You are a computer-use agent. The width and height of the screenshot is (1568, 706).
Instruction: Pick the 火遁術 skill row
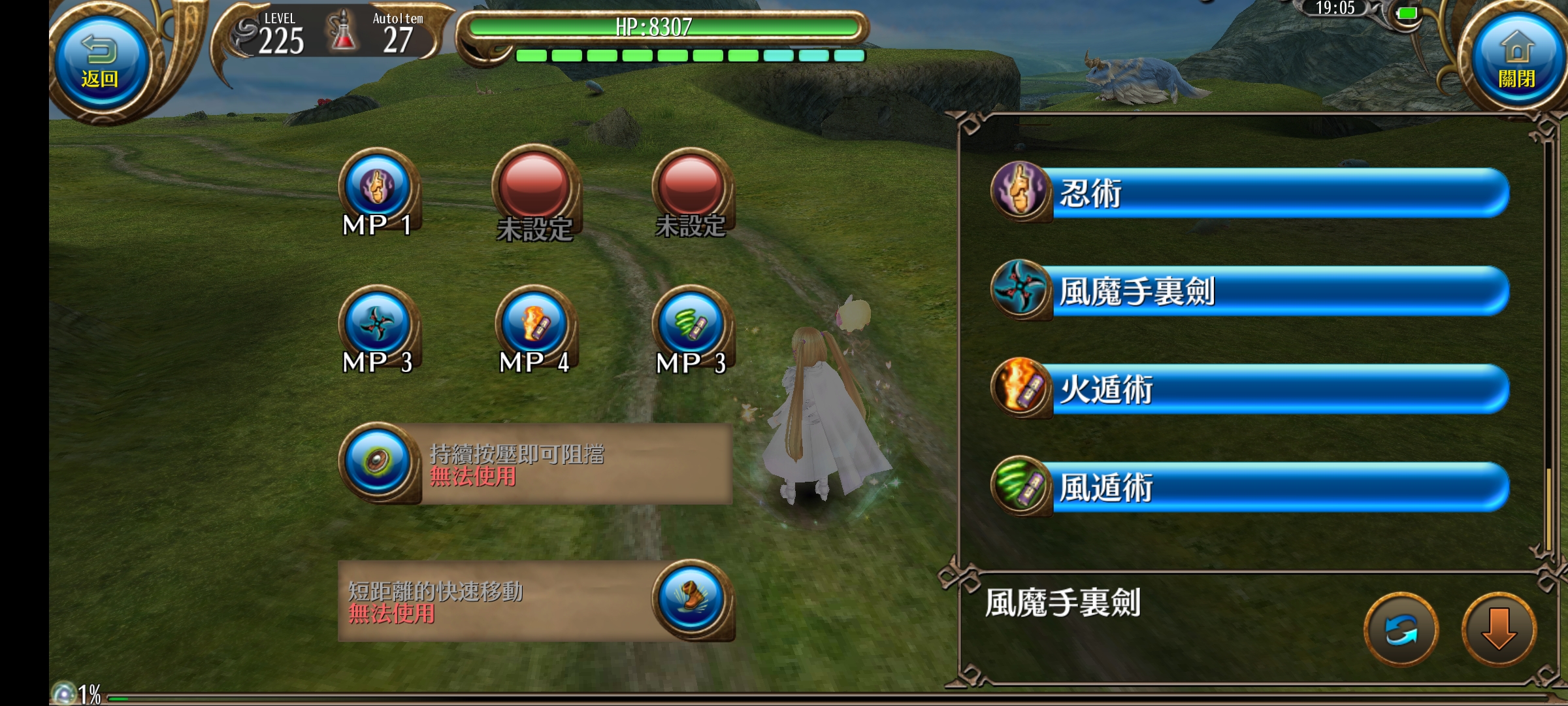click(x=1249, y=389)
